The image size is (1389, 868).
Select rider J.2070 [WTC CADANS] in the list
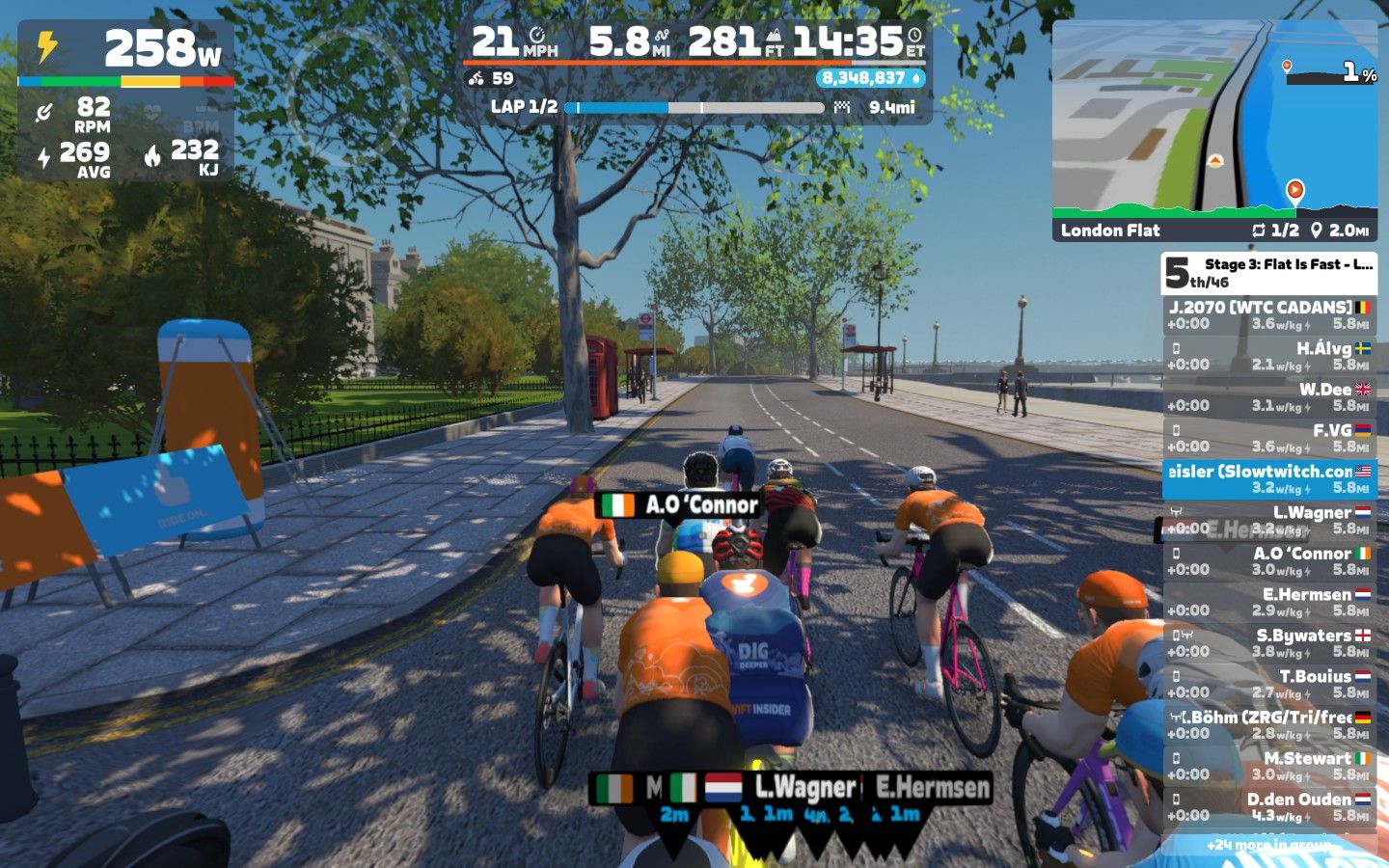point(1268,315)
